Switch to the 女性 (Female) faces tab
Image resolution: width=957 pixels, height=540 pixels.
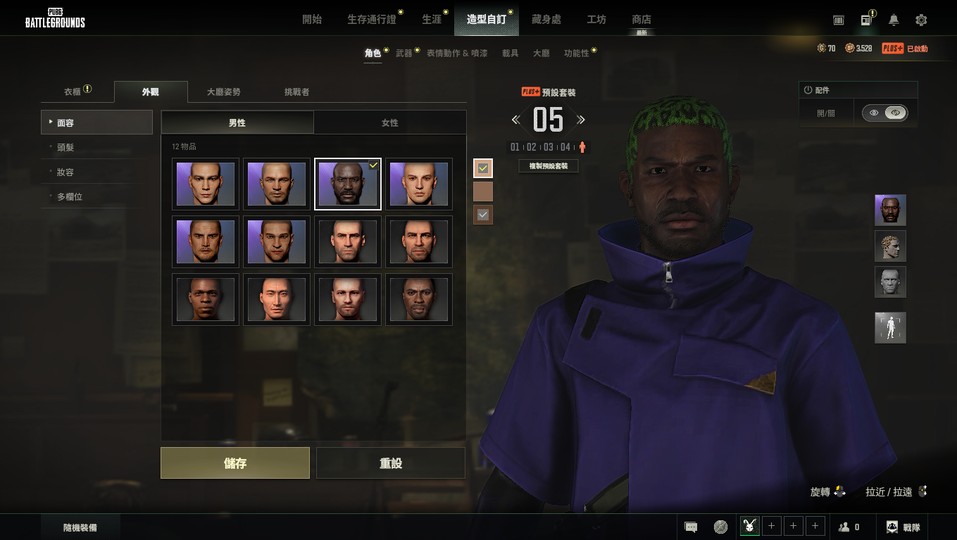tap(389, 123)
